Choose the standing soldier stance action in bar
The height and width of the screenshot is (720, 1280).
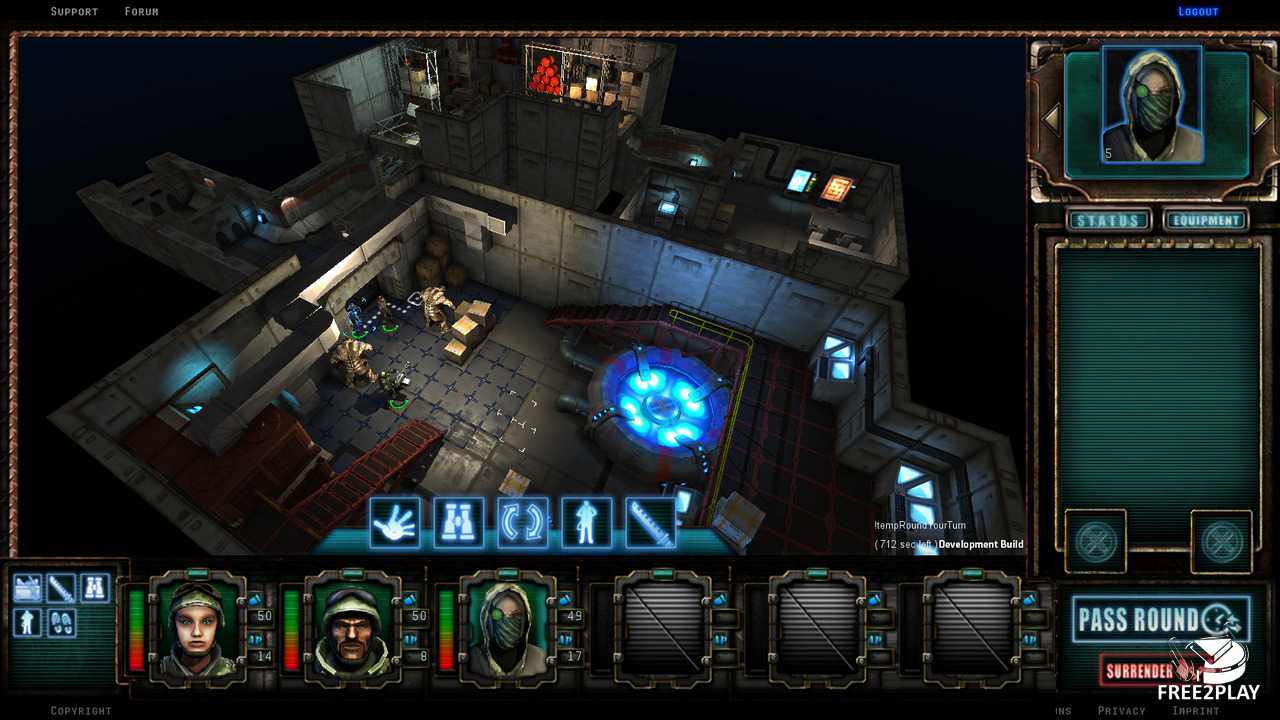pos(586,522)
